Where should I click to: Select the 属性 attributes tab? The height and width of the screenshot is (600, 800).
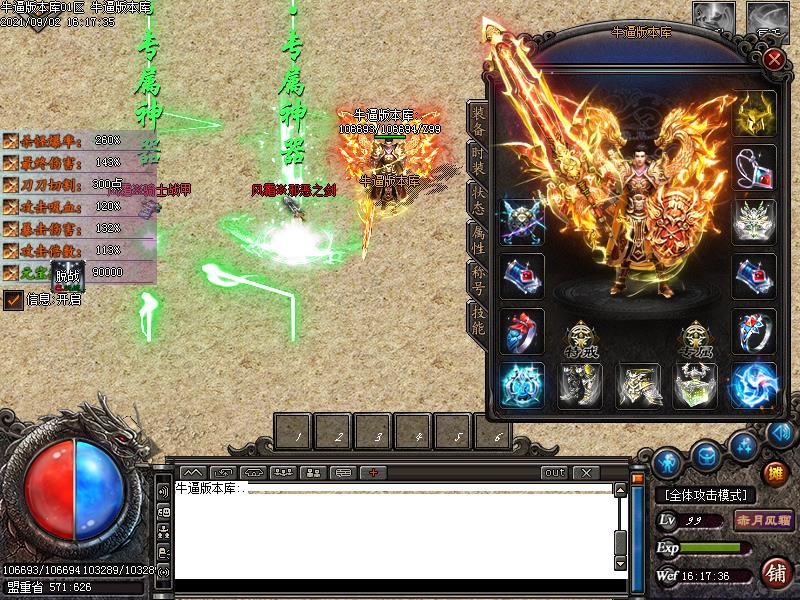coord(478,238)
